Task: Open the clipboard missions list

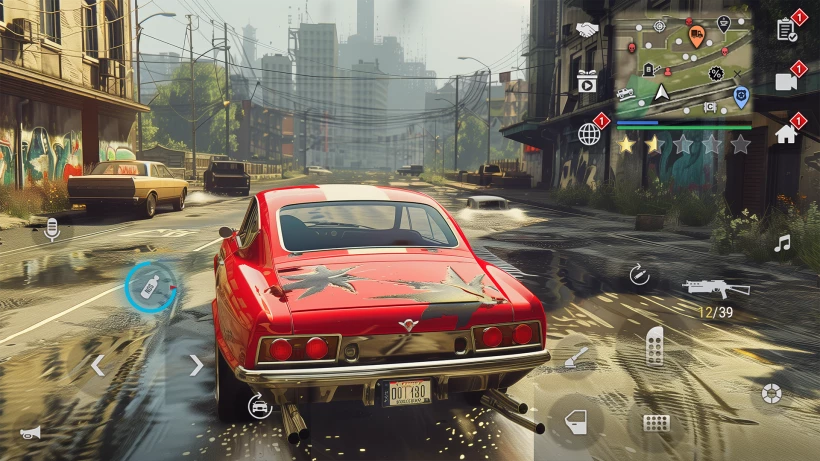Action: pyautogui.click(x=786, y=29)
